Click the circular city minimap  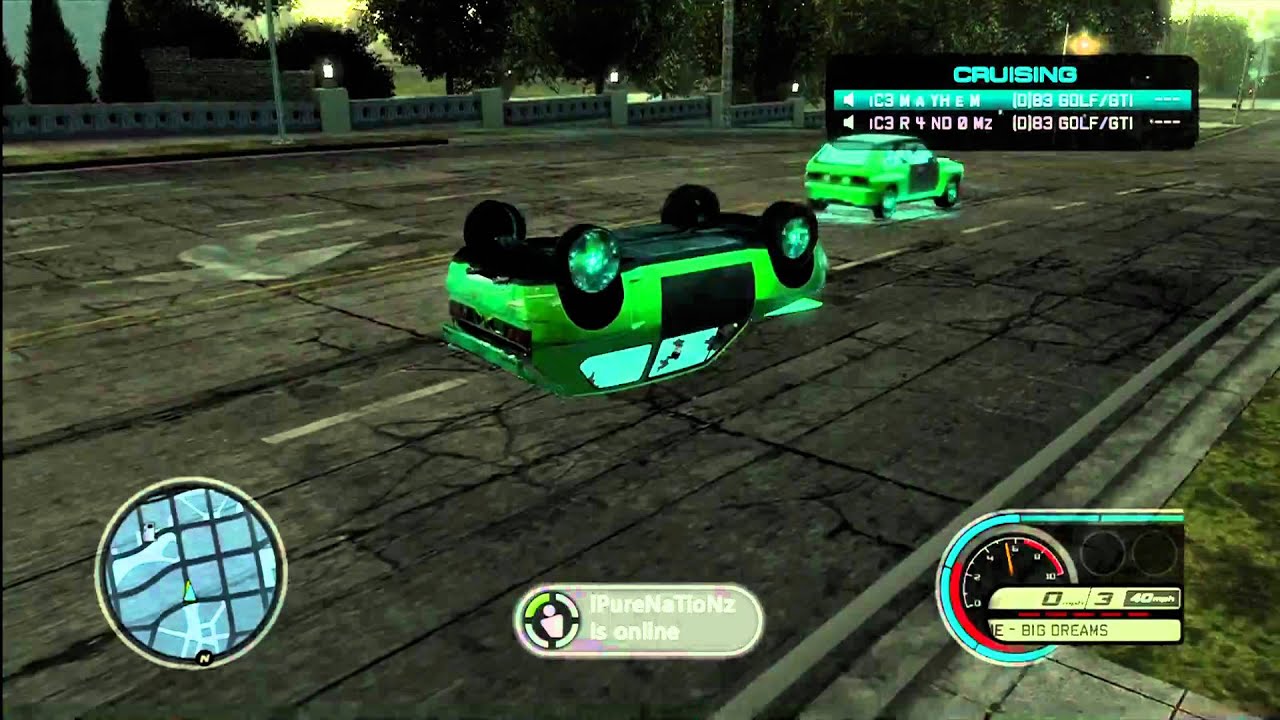[x=190, y=573]
